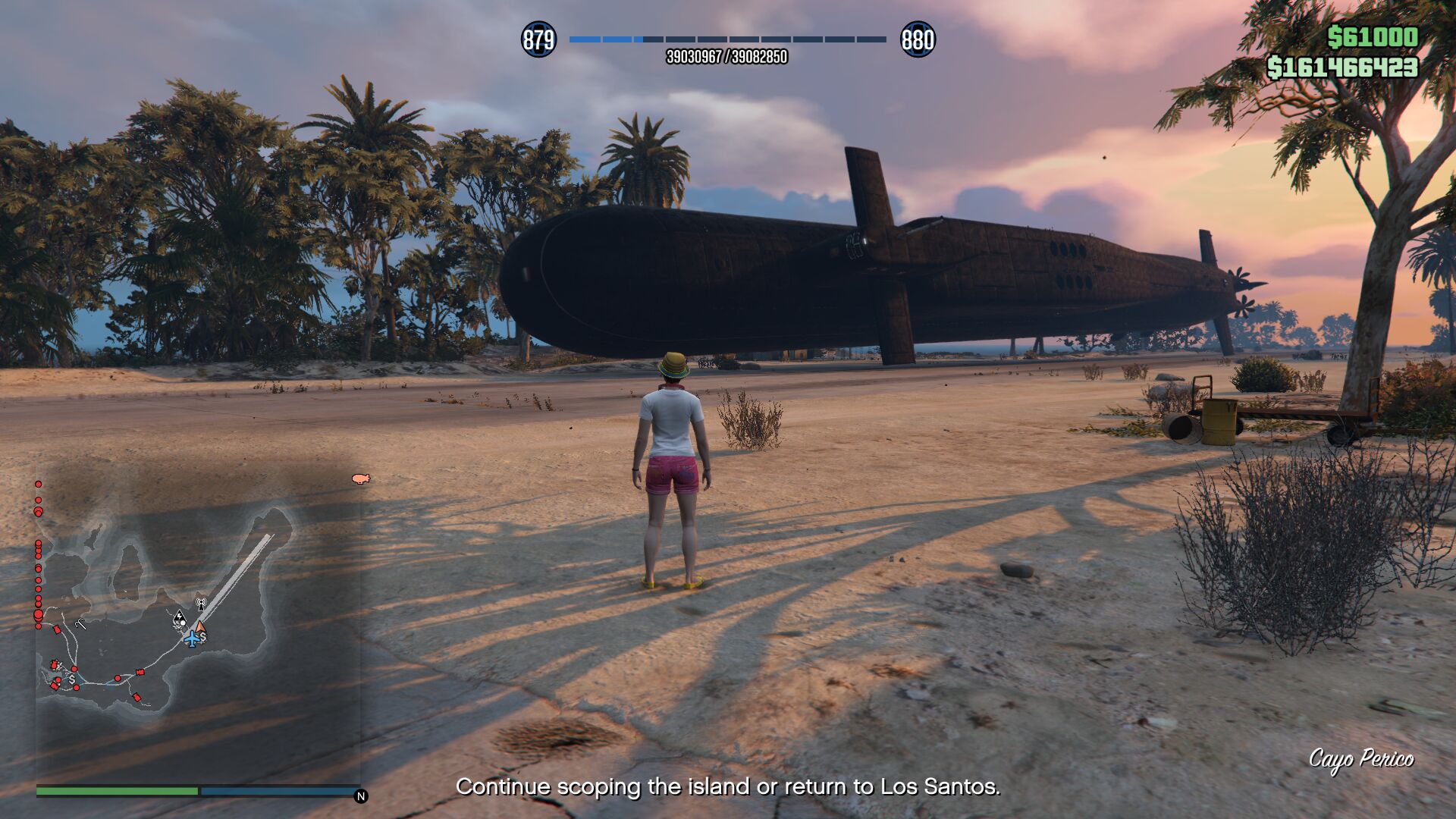Image resolution: width=1456 pixels, height=819 pixels.
Task: Select the radio tower marker on minimap
Action: (201, 604)
